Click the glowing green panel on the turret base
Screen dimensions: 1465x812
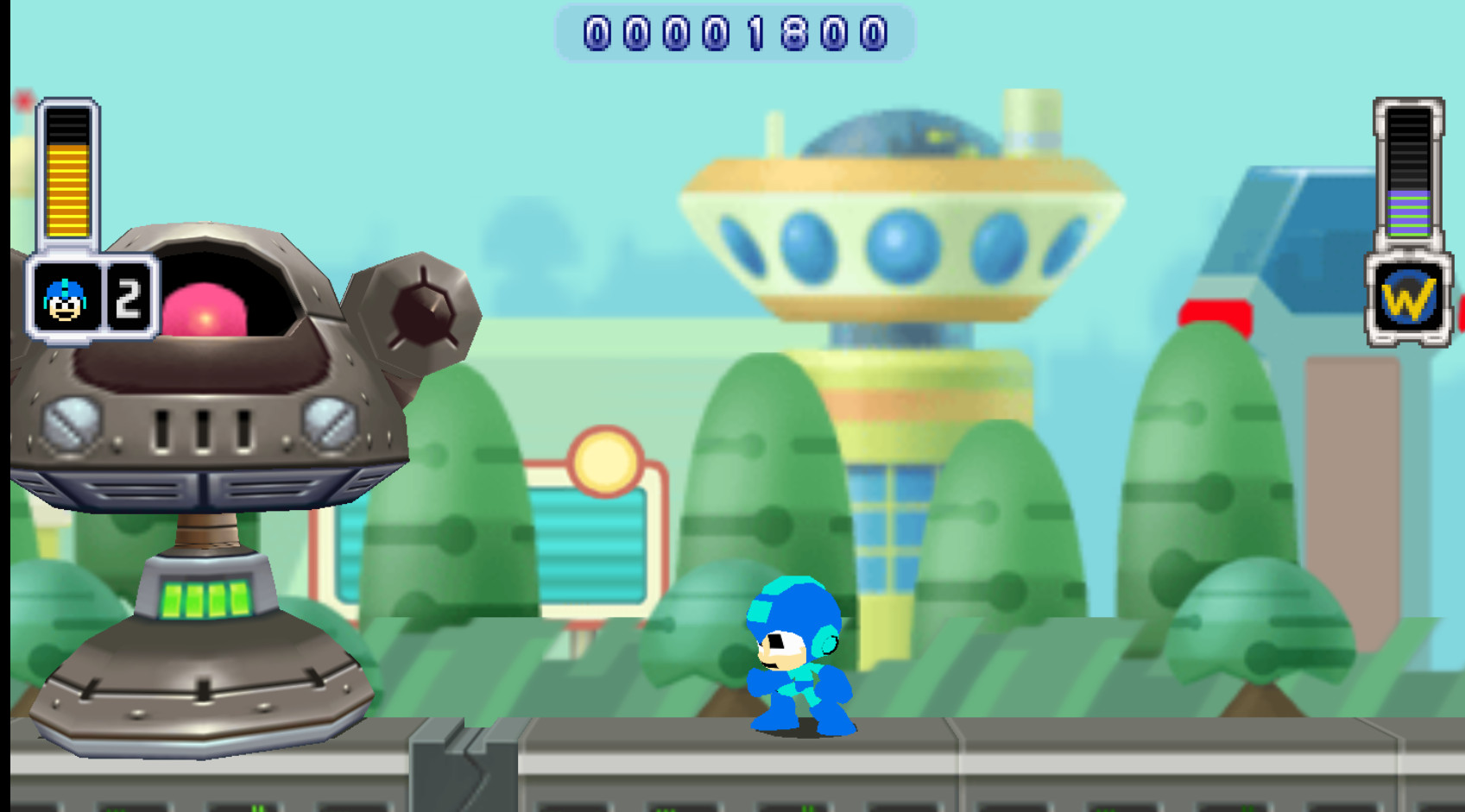(205, 597)
